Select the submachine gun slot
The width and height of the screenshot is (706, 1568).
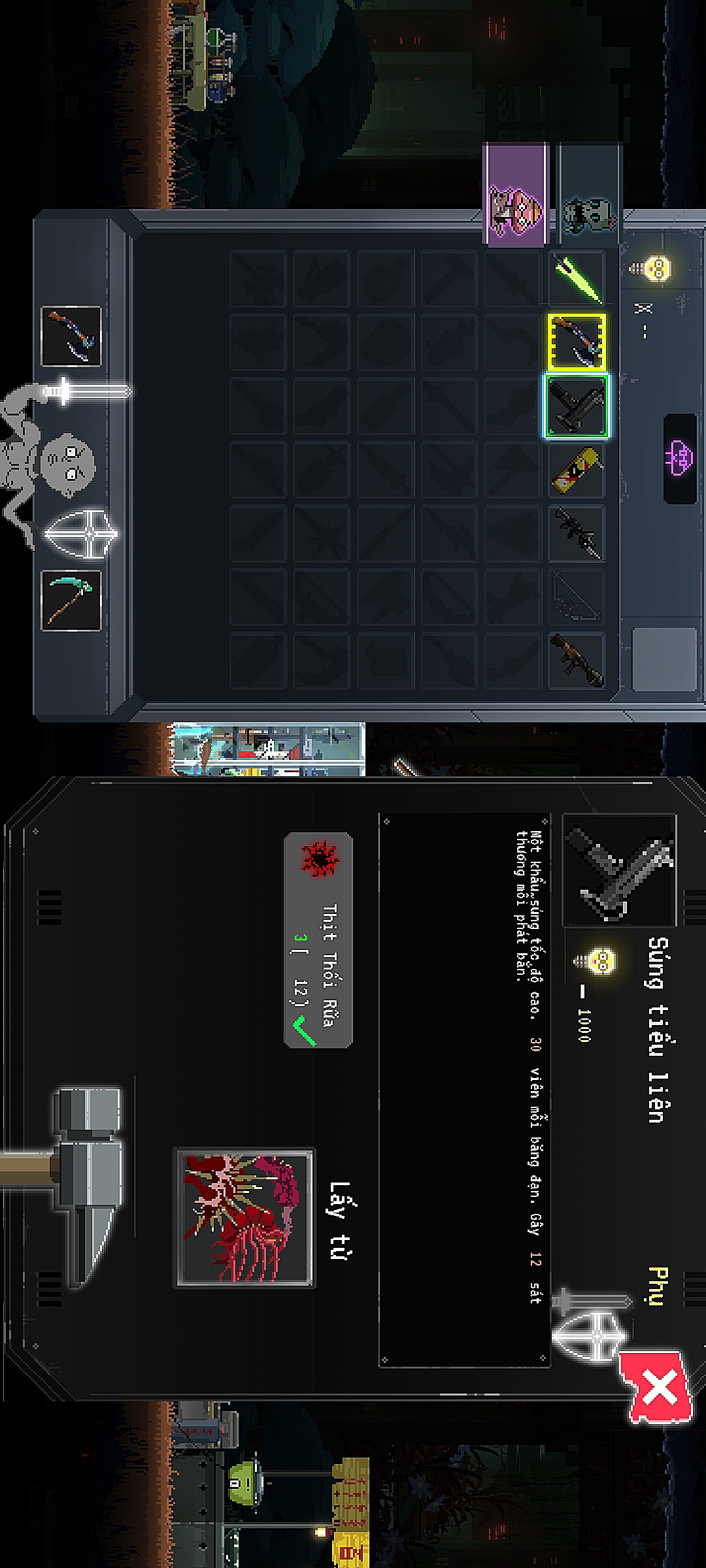577,406
